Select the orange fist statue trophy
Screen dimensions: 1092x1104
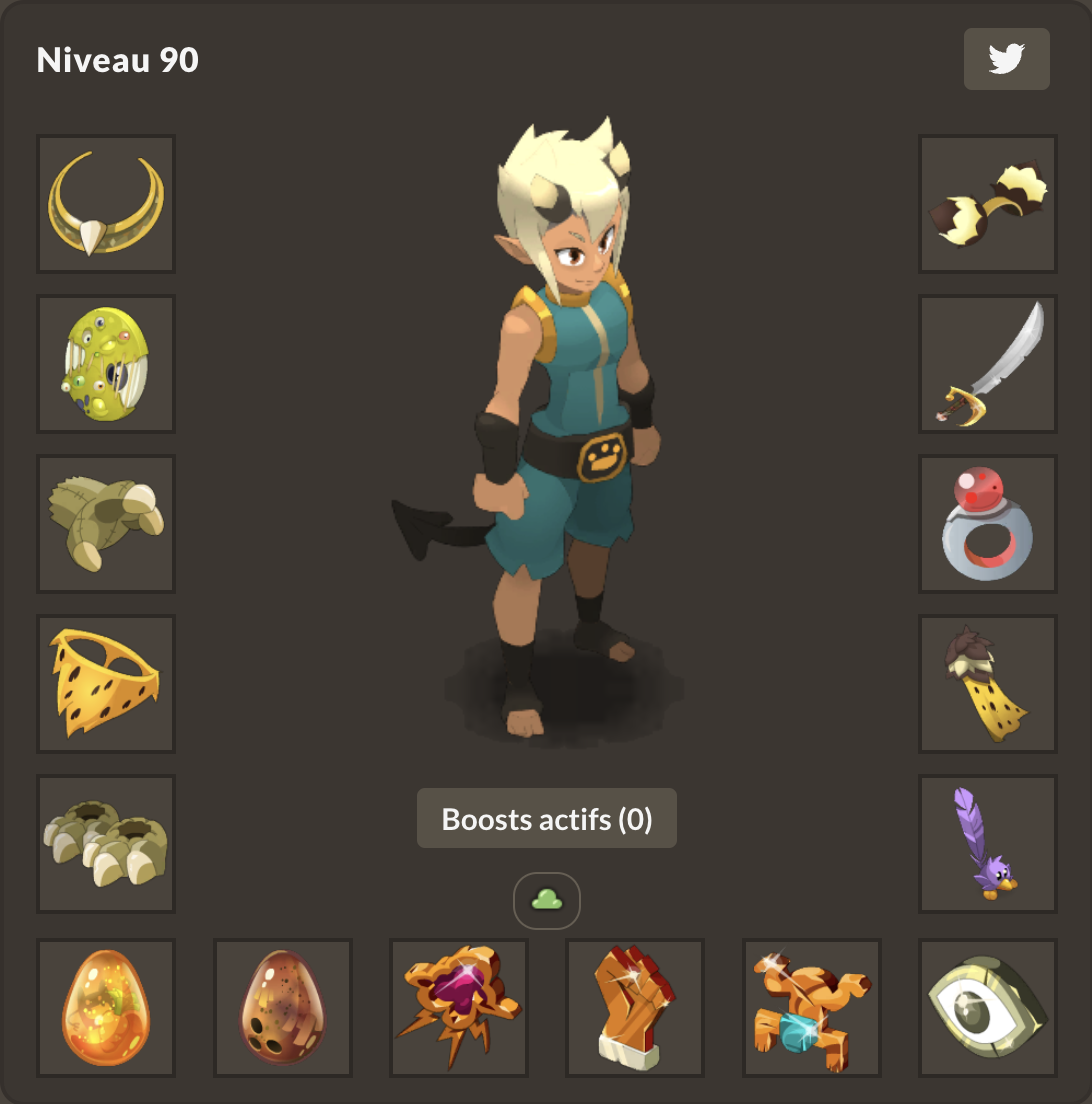636,1008
